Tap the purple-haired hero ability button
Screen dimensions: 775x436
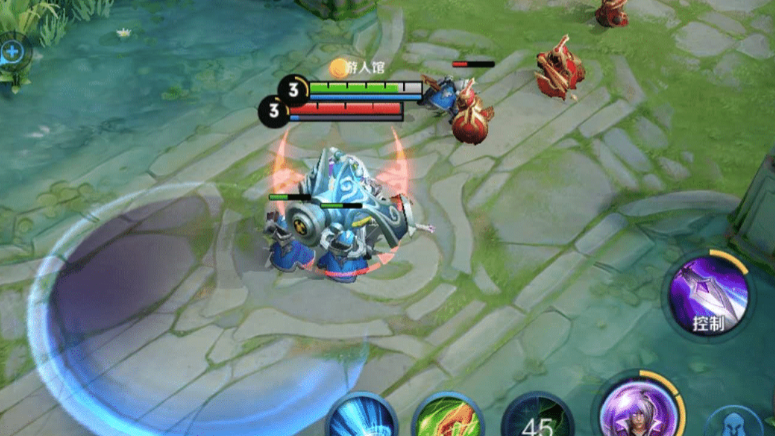point(639,409)
